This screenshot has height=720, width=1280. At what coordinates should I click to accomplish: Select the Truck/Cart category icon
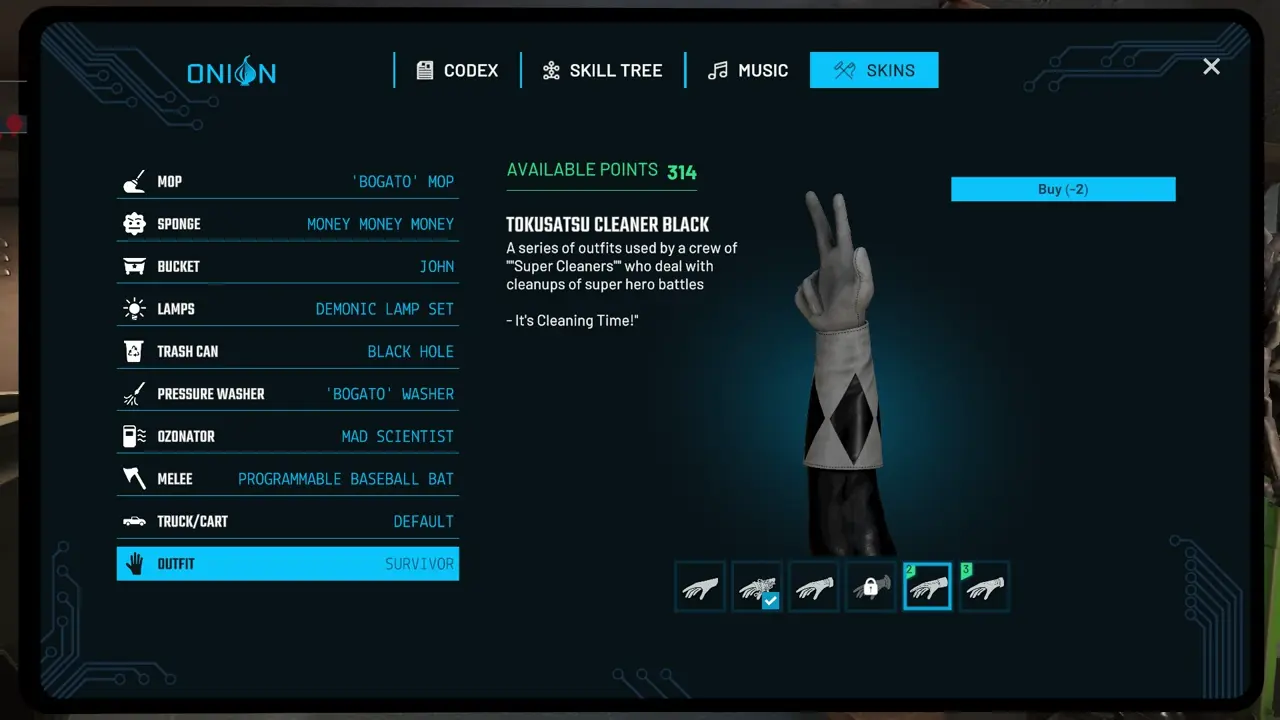(133, 520)
